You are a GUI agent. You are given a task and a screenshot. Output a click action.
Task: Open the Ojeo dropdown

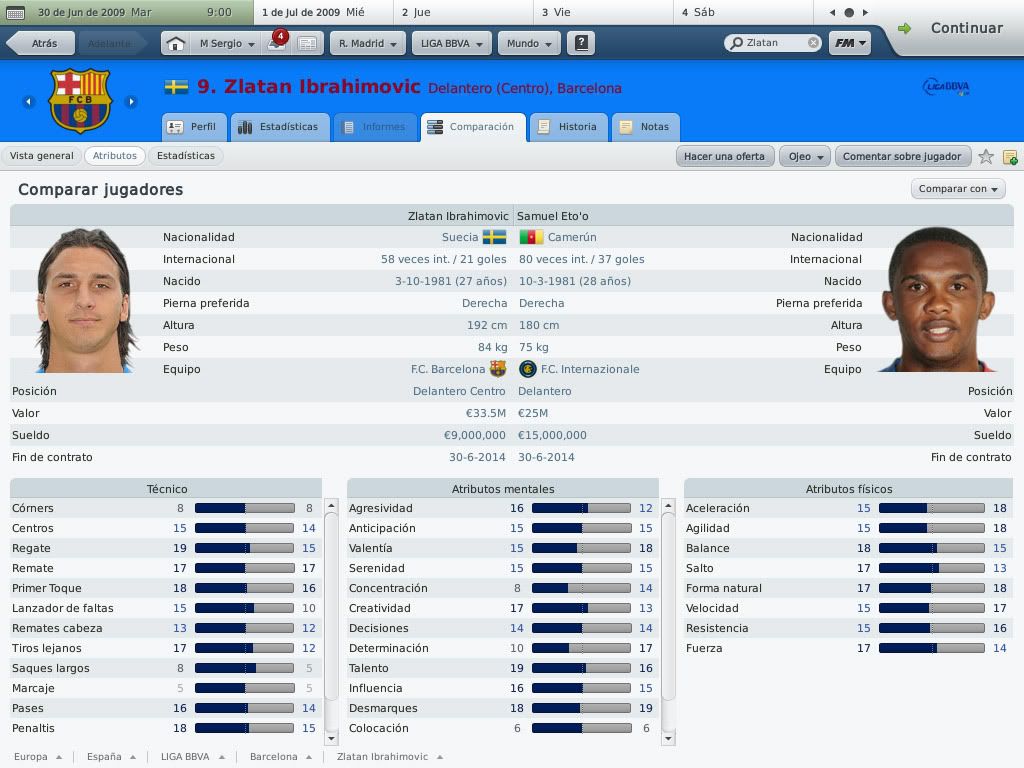806,156
